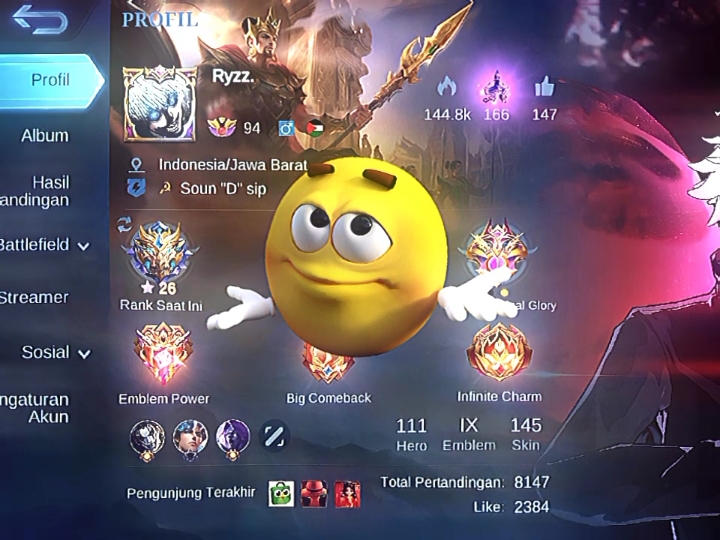
Task: Expand the Battlefield menu
Action: pos(45,244)
